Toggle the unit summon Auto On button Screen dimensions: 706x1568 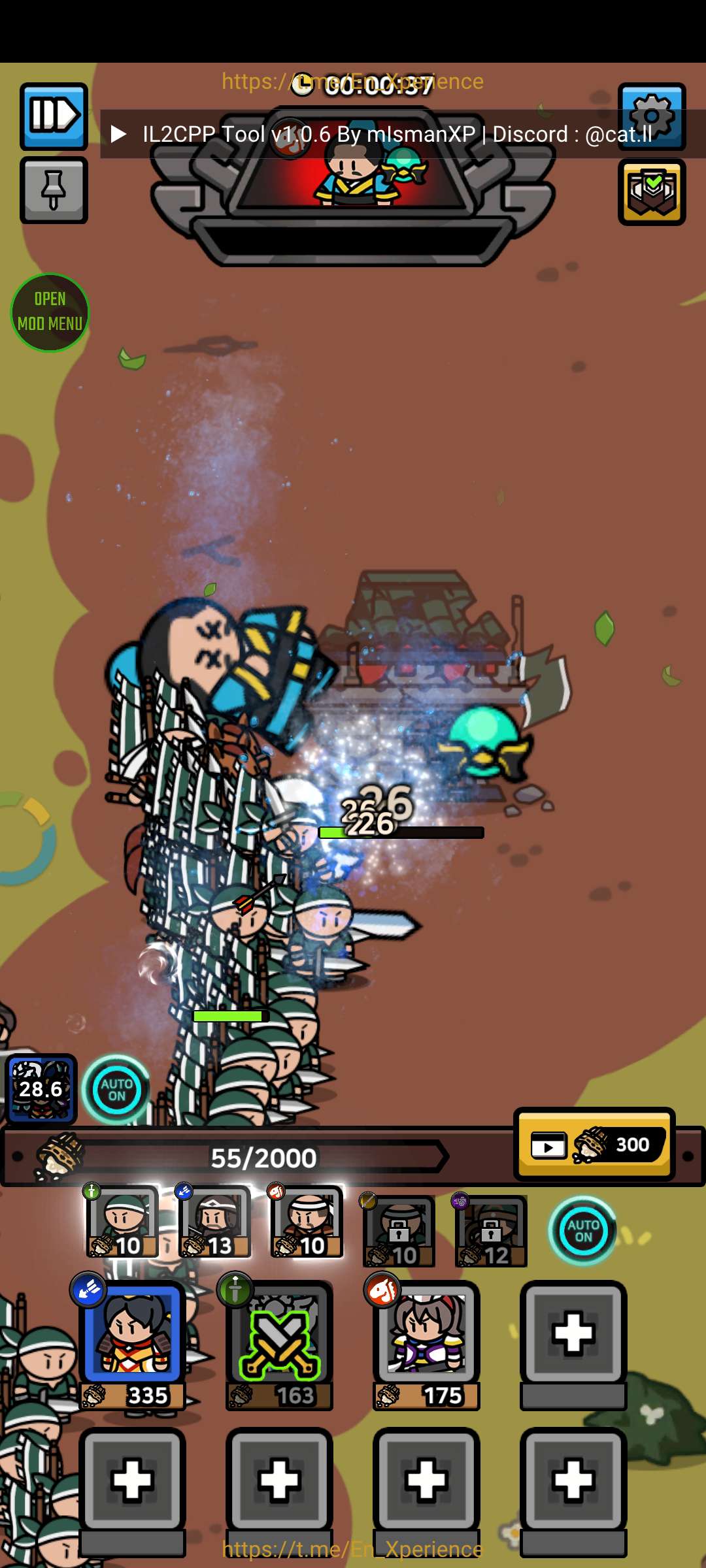pos(582,1231)
